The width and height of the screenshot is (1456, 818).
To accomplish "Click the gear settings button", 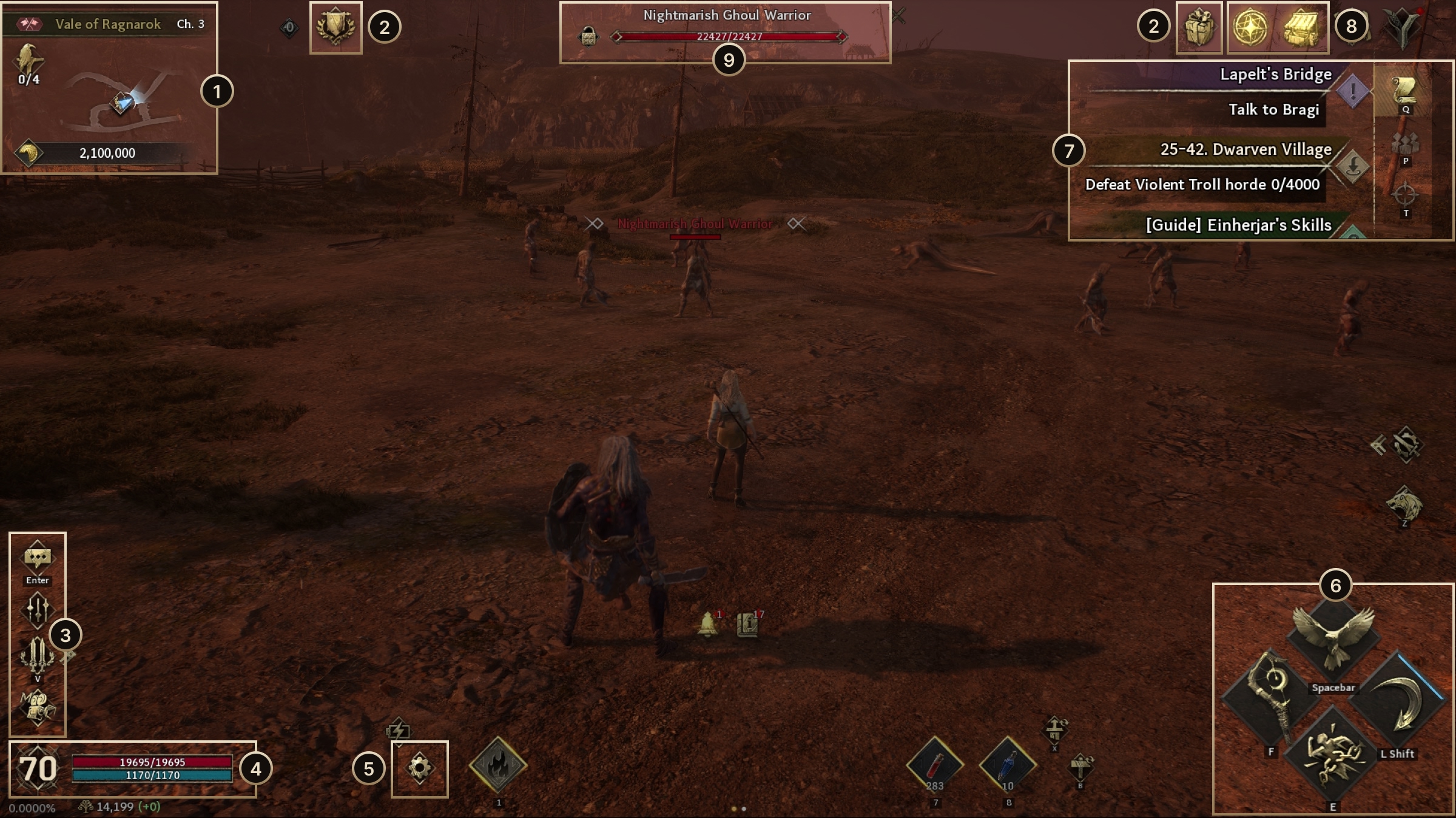I will (x=420, y=768).
